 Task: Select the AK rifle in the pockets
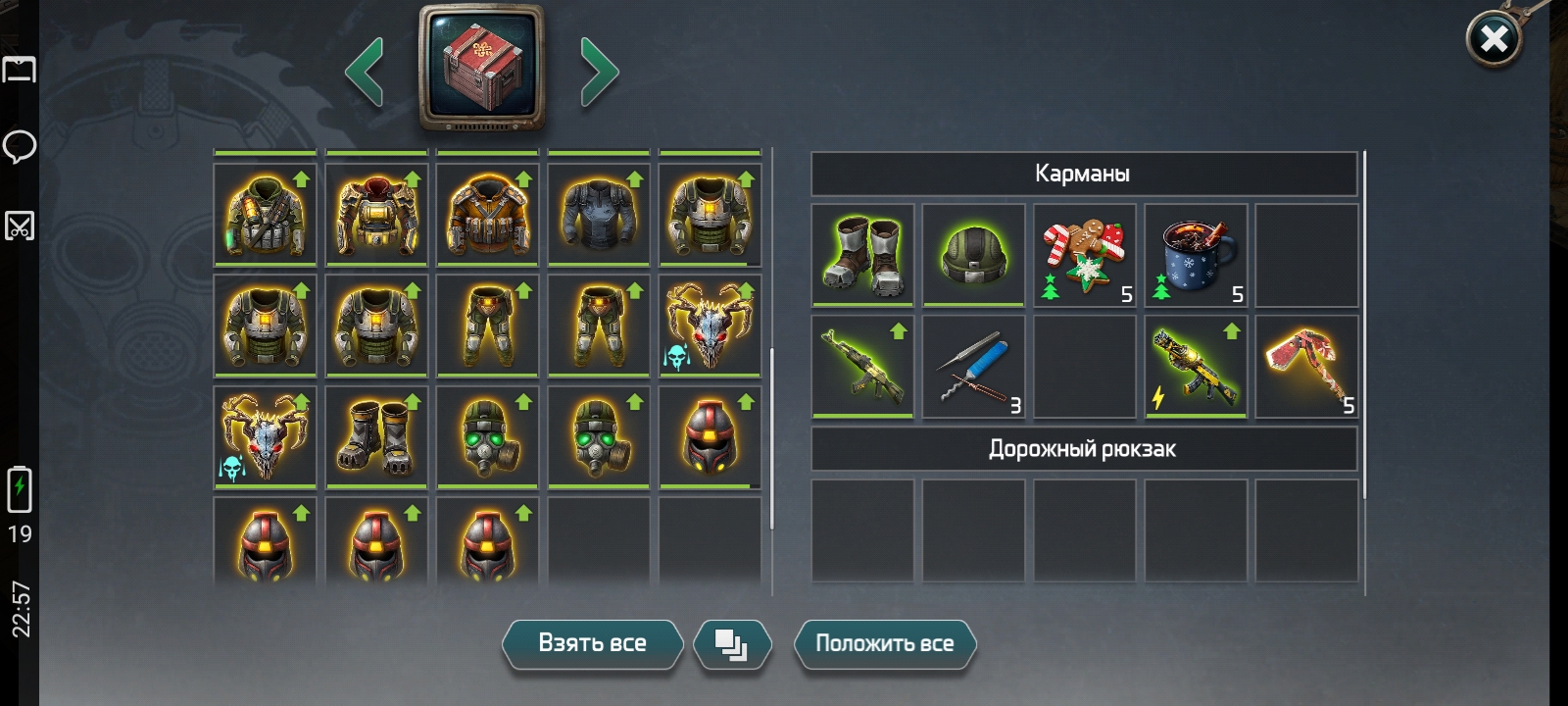(863, 367)
